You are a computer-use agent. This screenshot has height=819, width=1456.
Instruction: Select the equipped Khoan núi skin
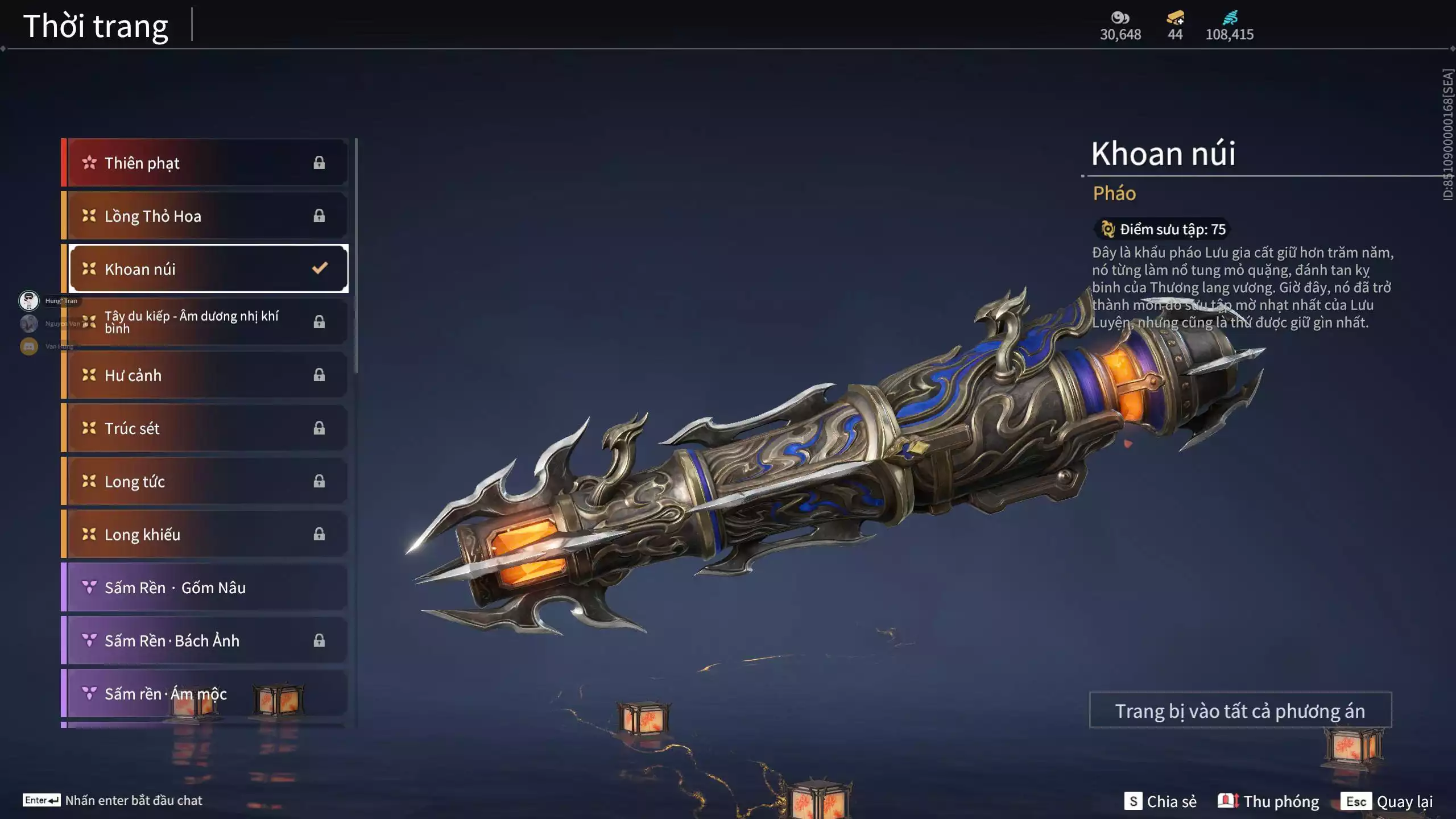208,269
